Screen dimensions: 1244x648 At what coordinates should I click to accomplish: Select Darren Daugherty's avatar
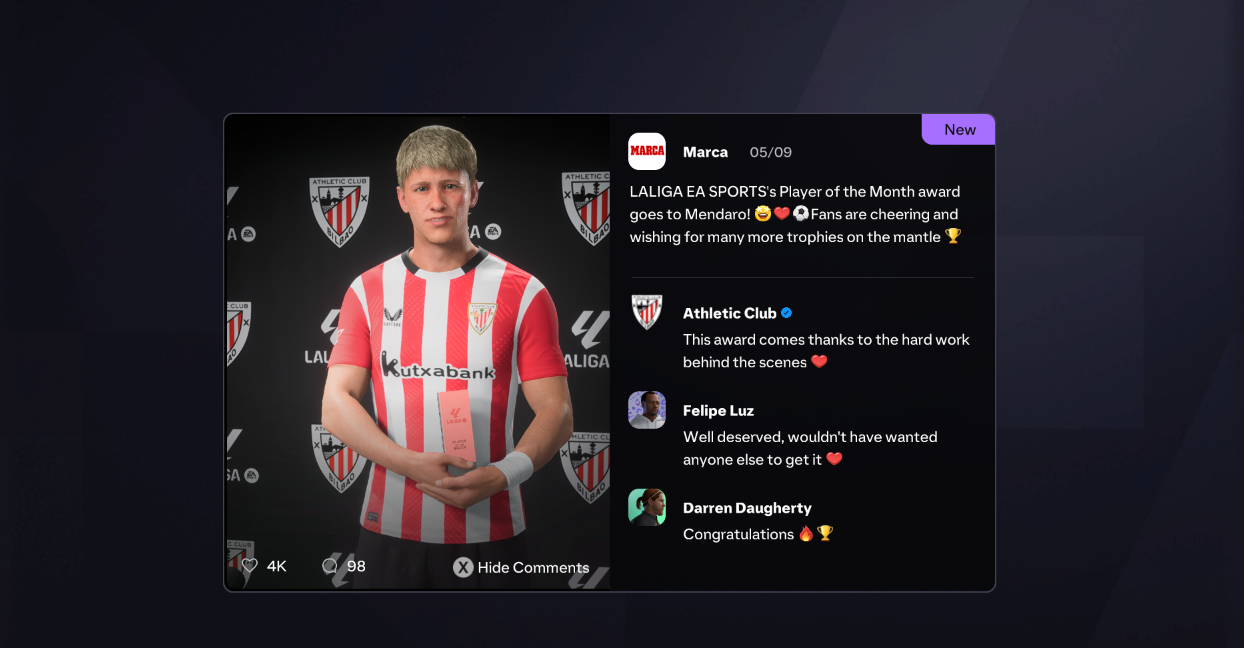[x=647, y=507]
